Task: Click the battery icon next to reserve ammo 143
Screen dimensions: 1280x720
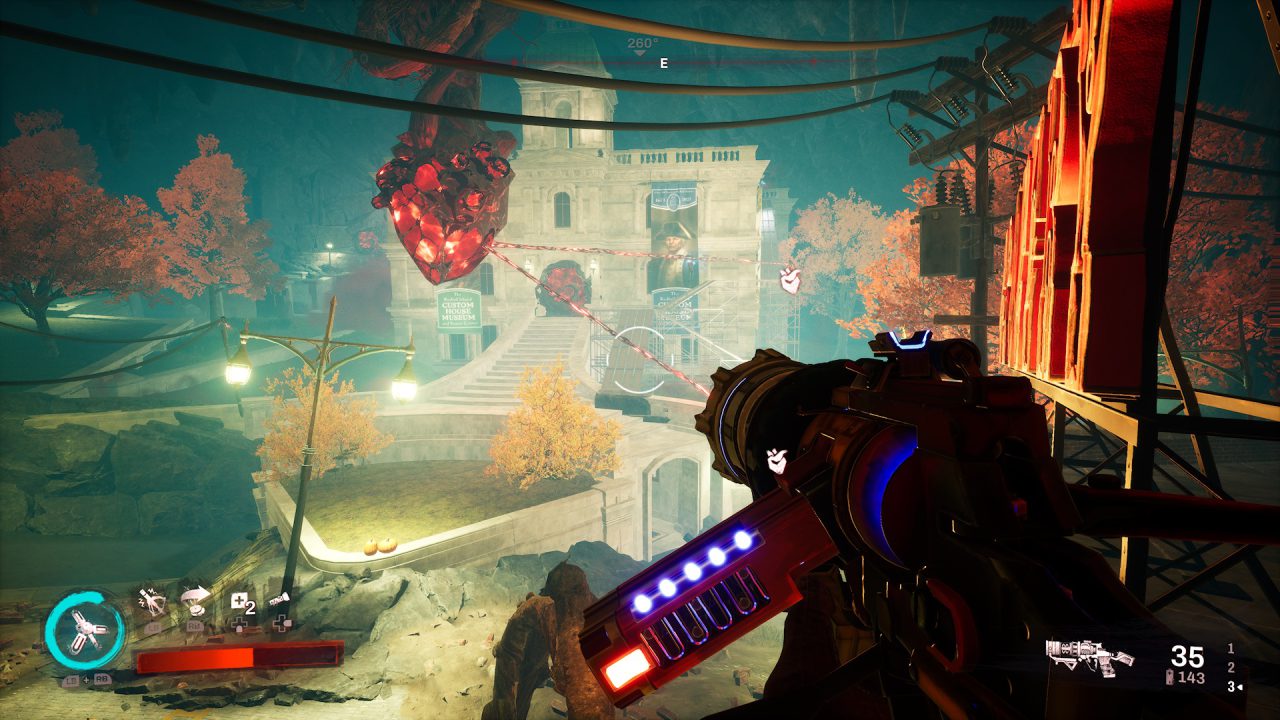Action: (1170, 677)
